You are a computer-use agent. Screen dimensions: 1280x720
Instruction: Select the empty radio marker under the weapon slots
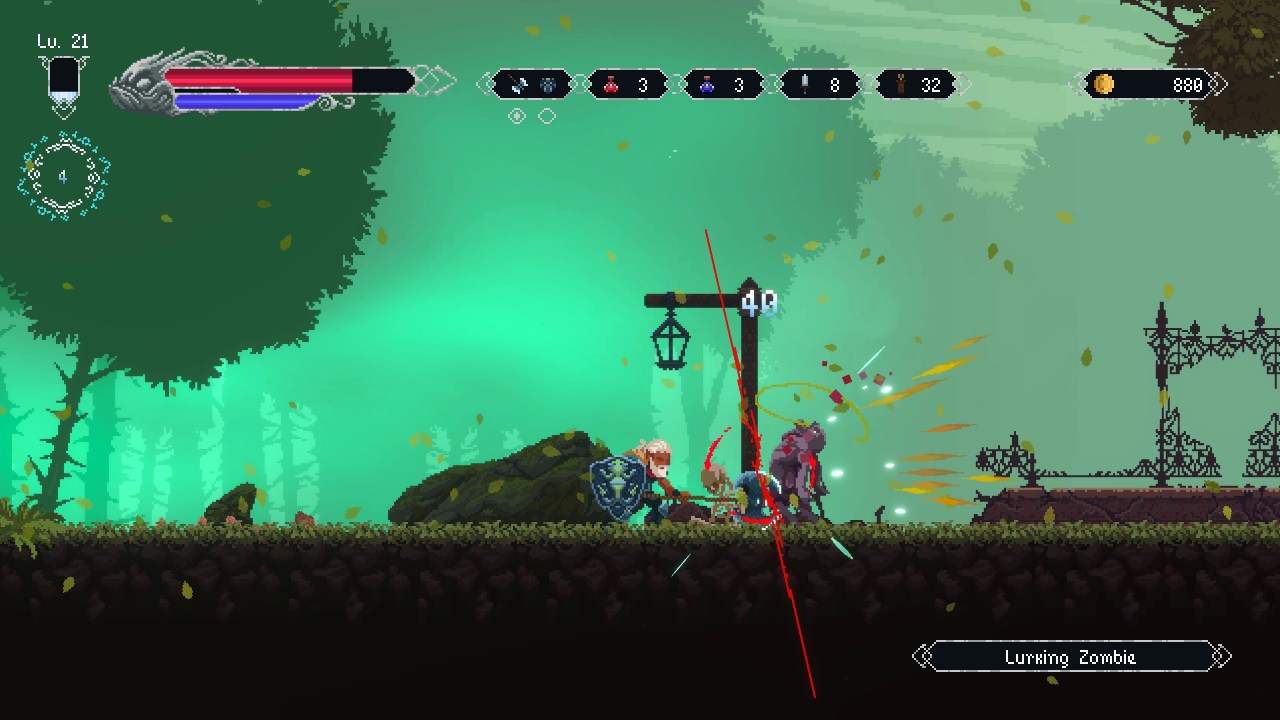pos(546,116)
